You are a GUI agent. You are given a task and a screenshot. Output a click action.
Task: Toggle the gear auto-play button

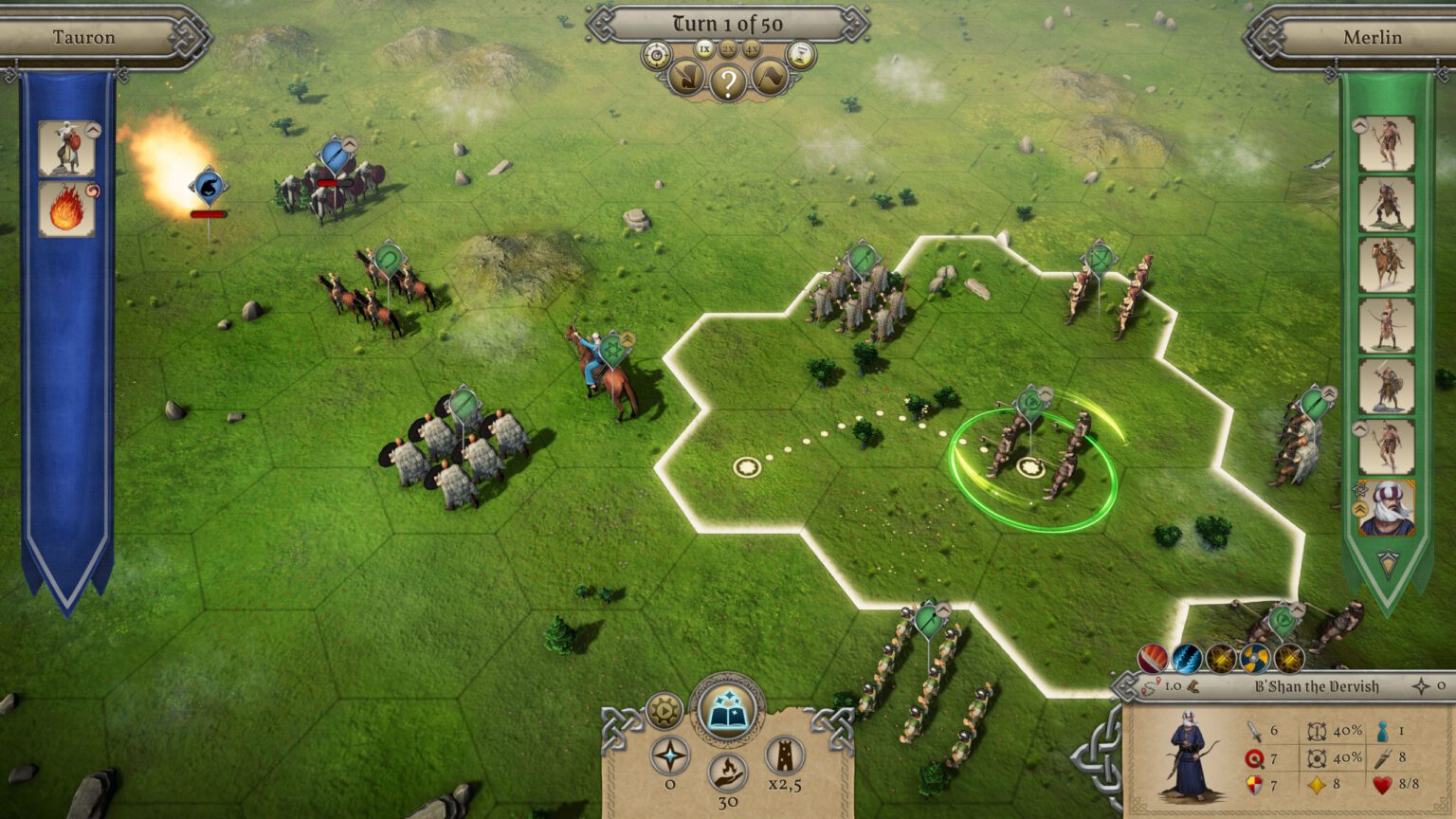(x=664, y=710)
